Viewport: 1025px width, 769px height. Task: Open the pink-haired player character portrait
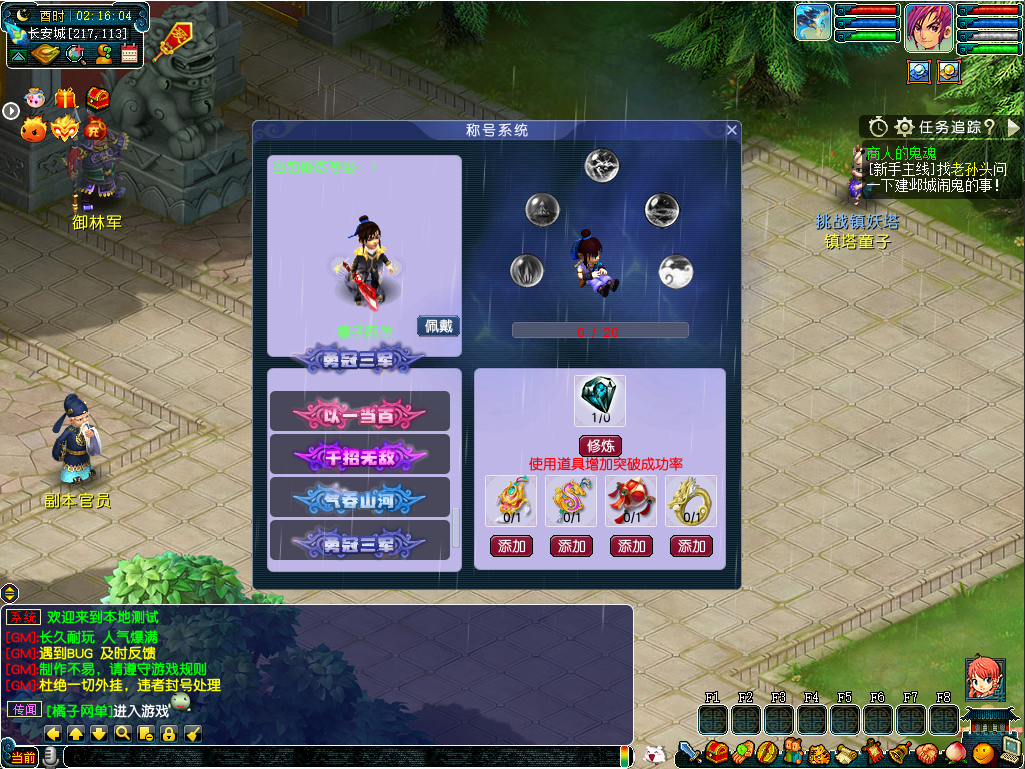(x=929, y=28)
